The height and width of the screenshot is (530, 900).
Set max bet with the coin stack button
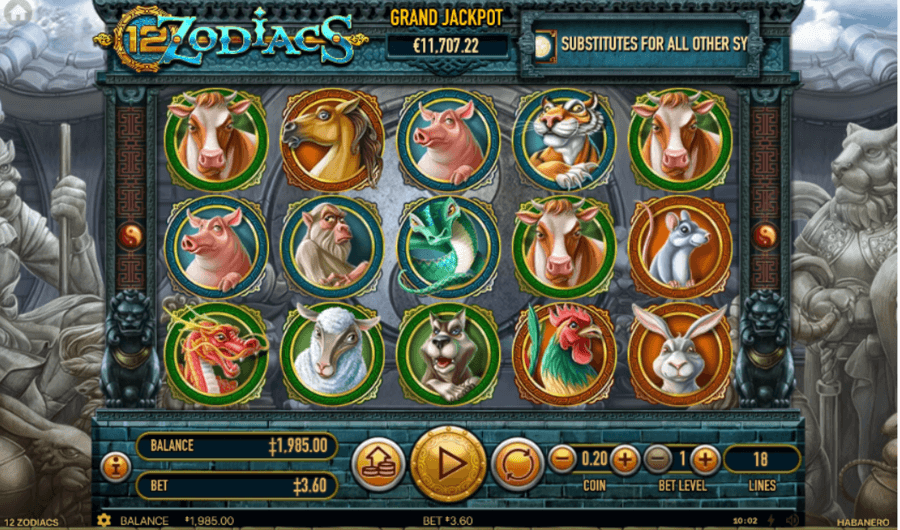tap(379, 464)
